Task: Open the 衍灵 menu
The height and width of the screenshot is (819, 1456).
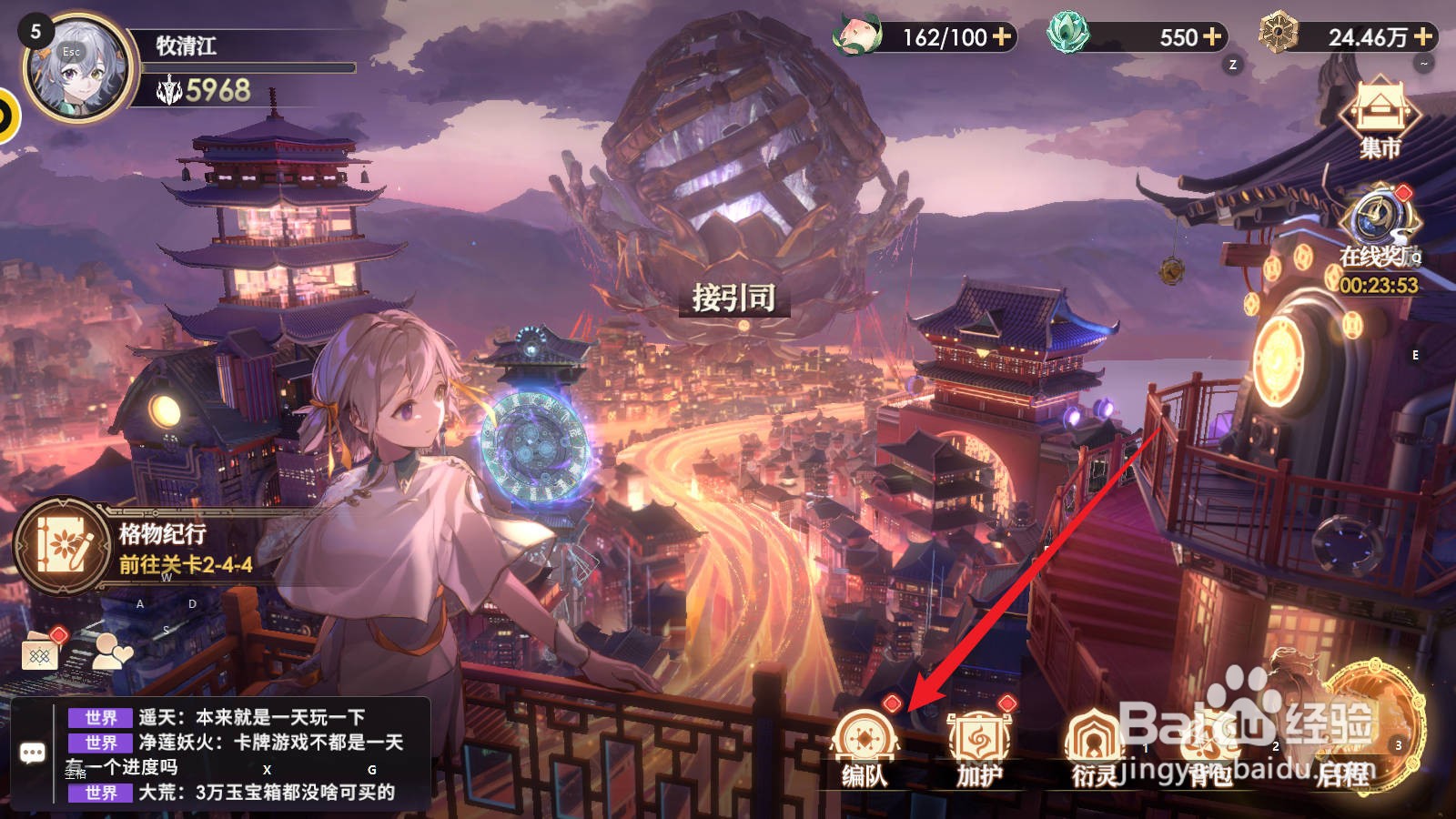Action: pos(1094,746)
